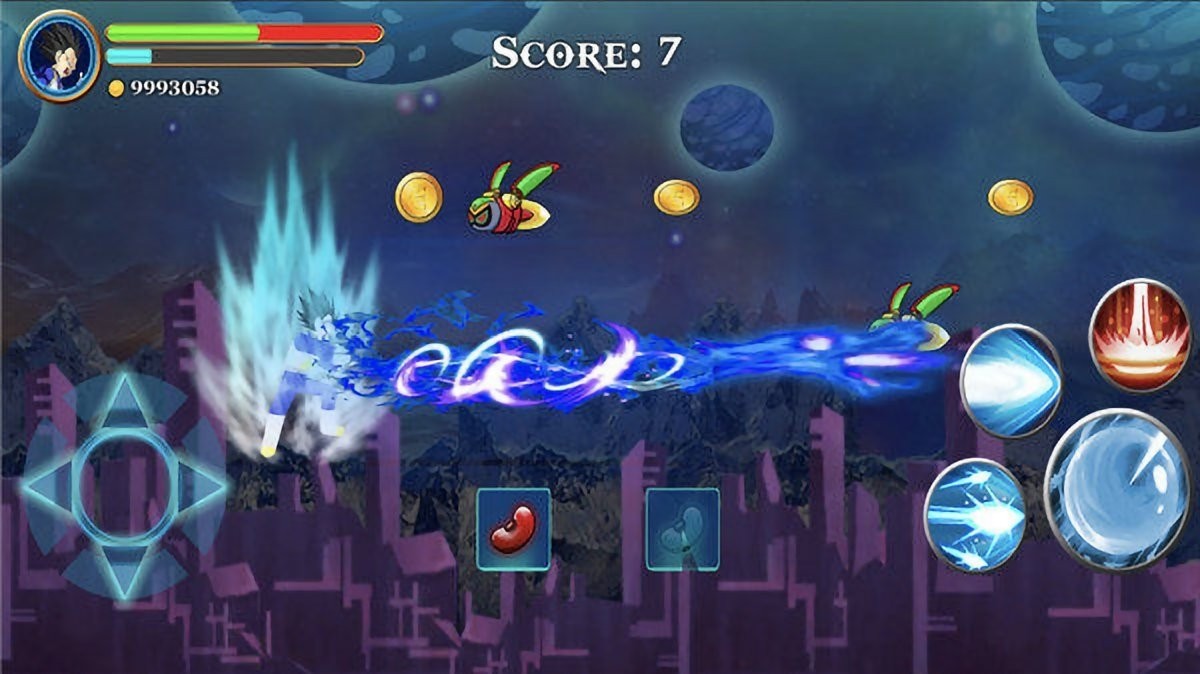Image resolution: width=1200 pixels, height=674 pixels.
Task: Use the red bean item slot
Action: 513,529
